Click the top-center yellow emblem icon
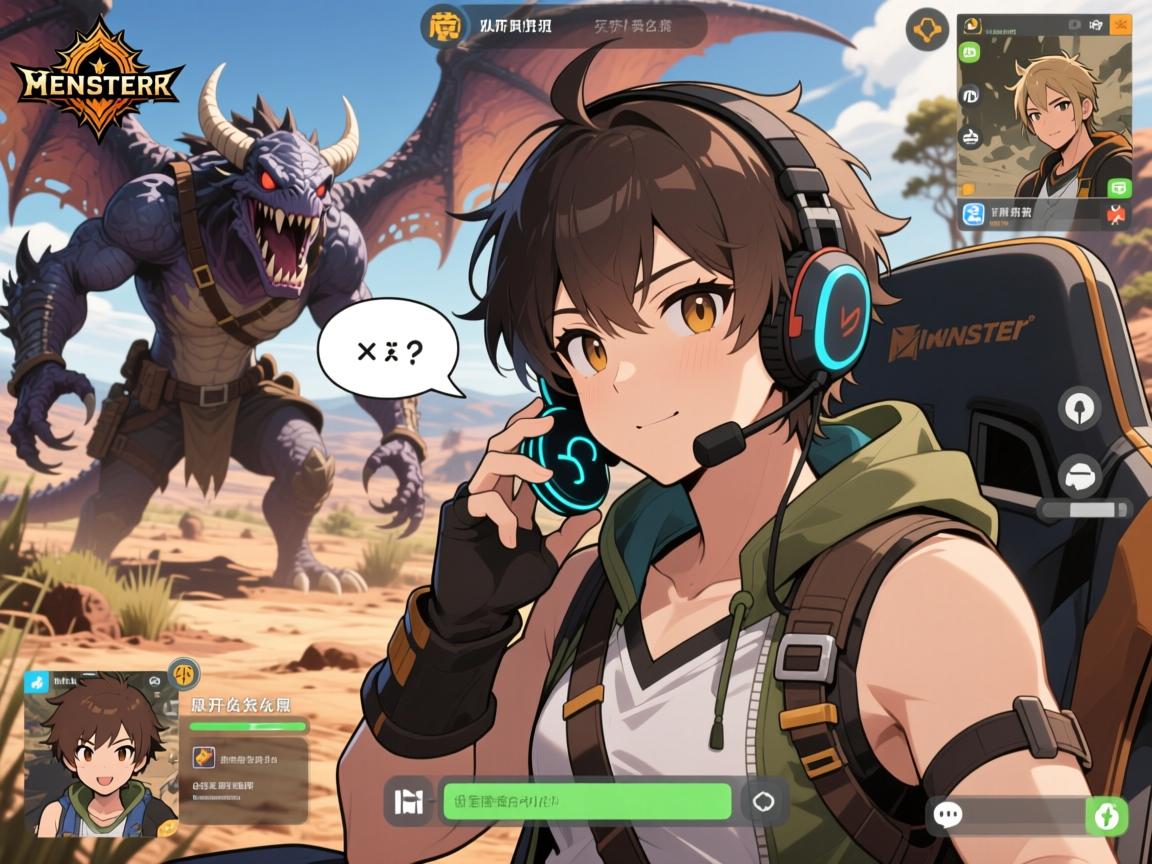 coord(441,26)
